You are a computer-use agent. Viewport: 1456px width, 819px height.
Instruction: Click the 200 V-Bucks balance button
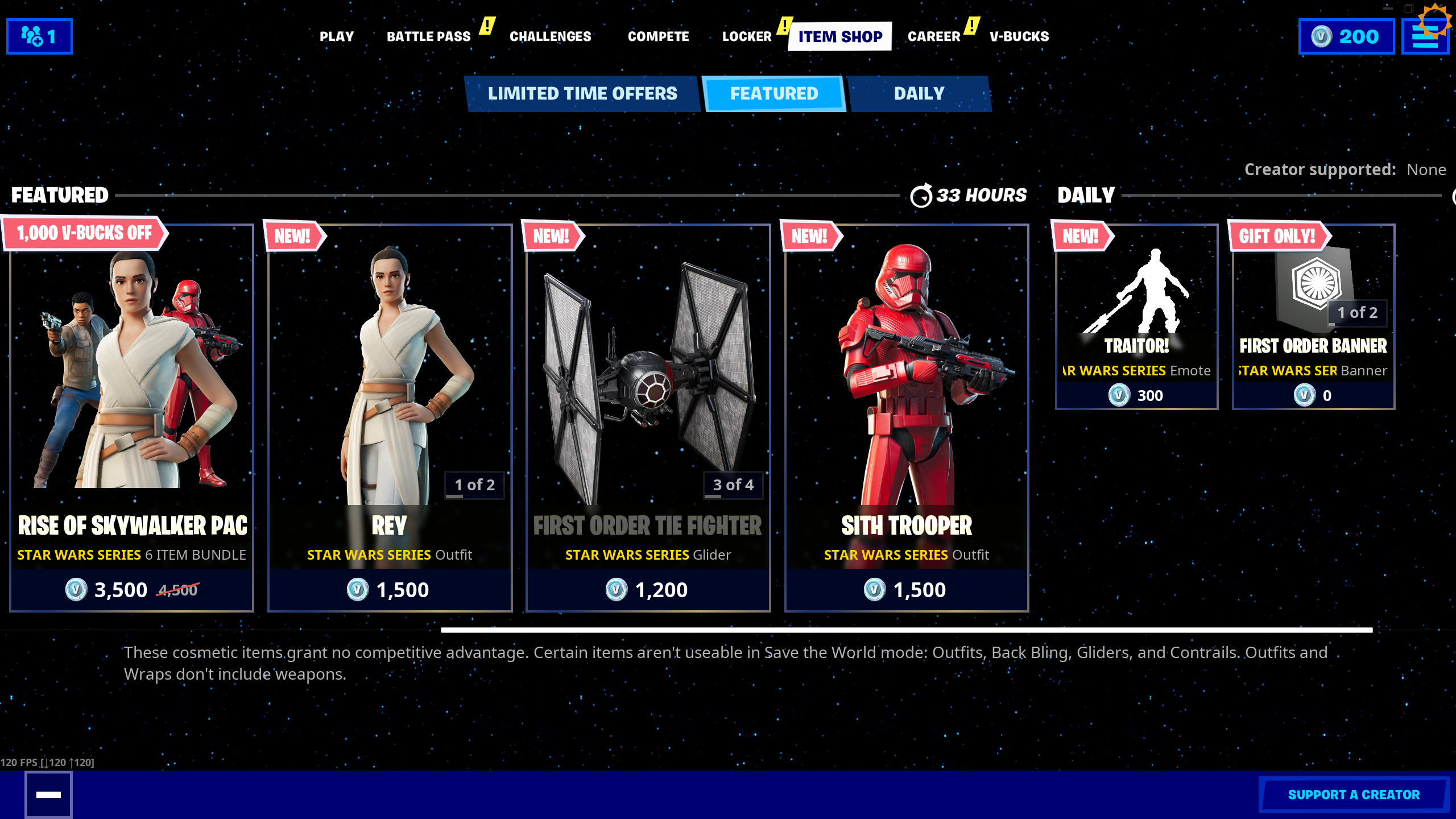coord(1346,36)
